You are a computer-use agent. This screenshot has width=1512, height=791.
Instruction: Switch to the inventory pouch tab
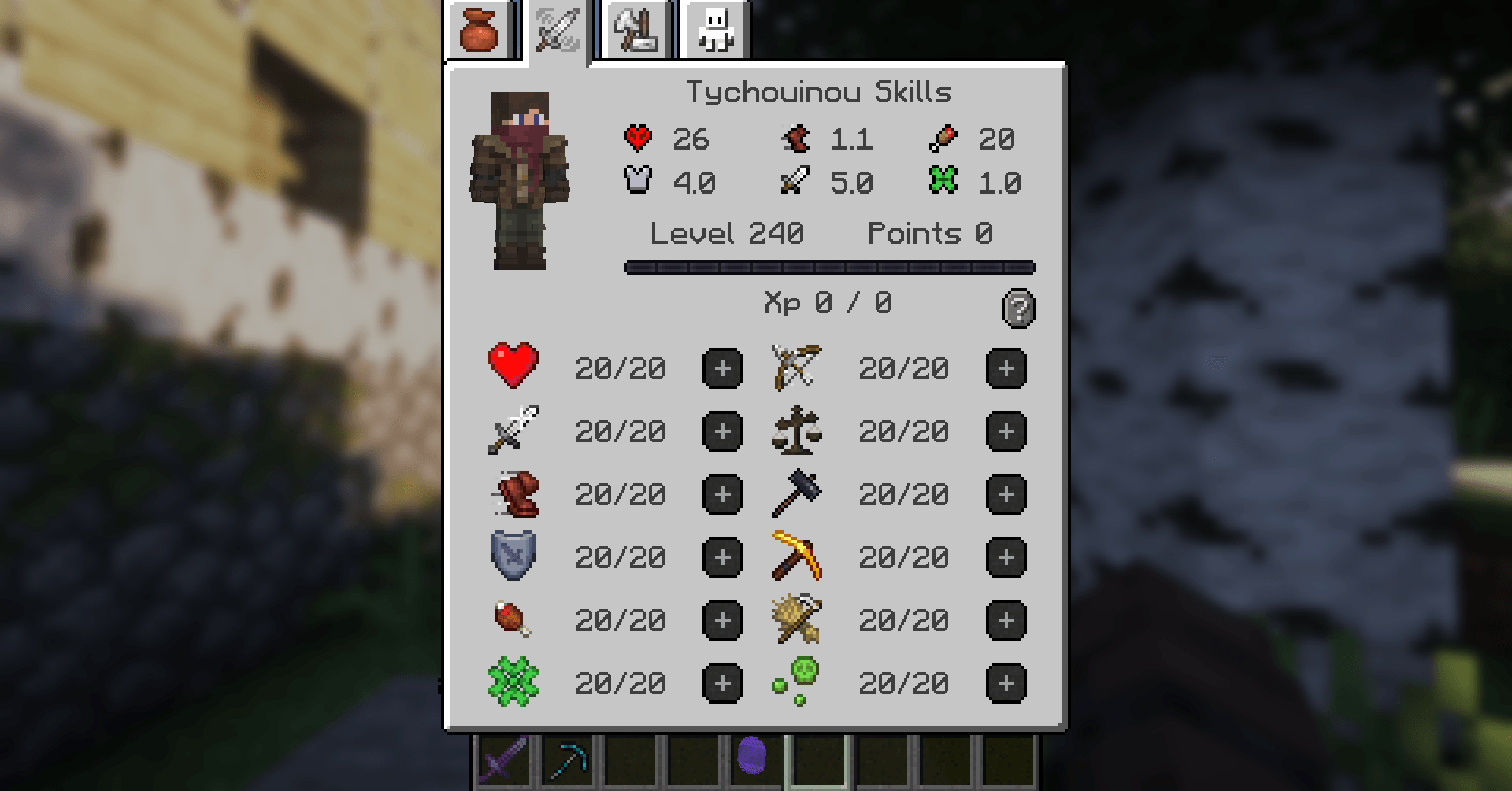(481, 30)
